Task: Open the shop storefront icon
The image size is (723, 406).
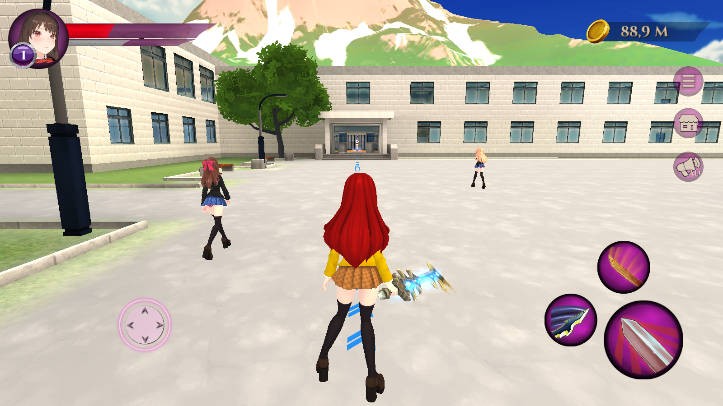Action: 688,124
